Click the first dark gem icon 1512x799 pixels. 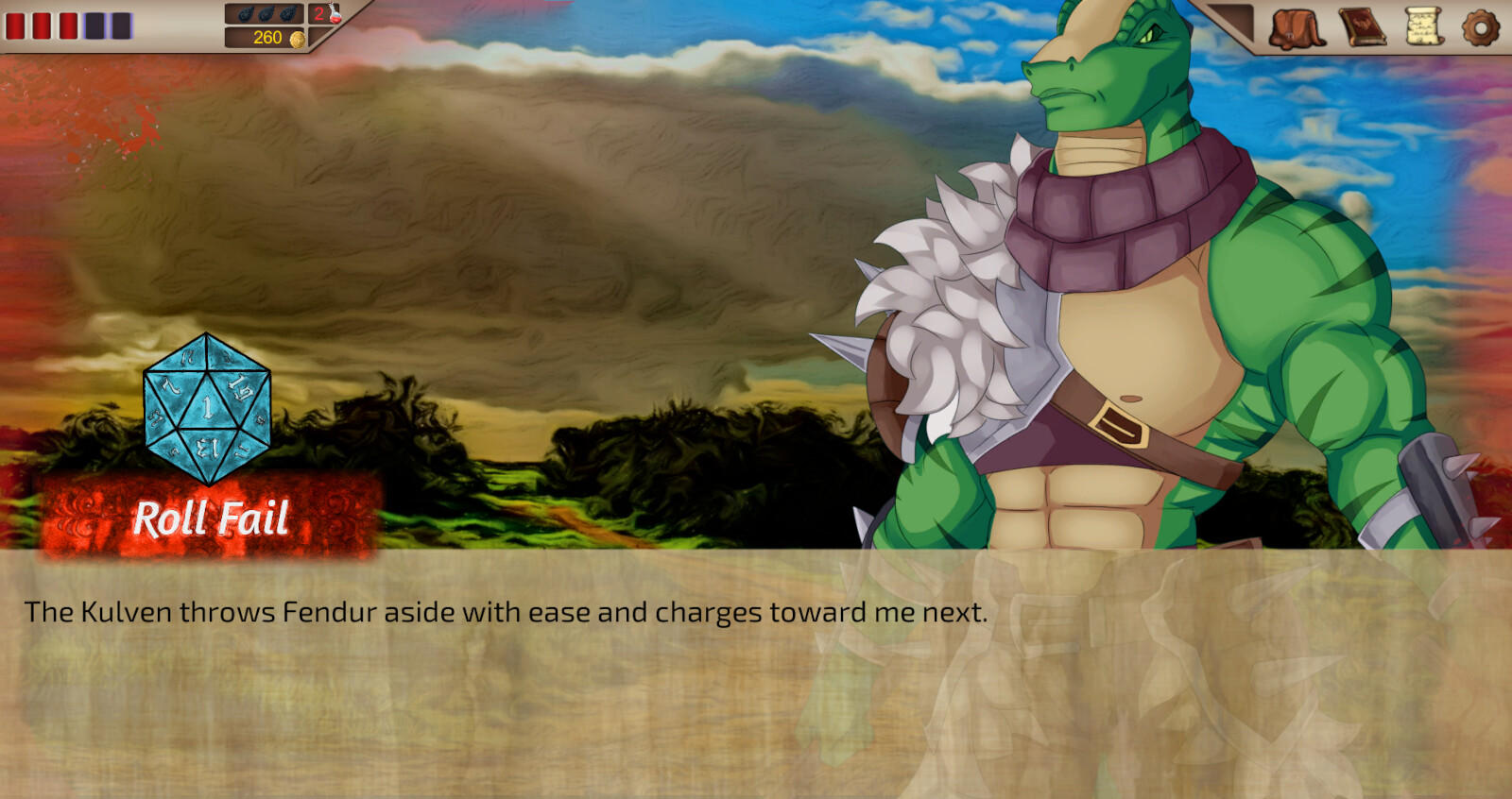point(244,13)
